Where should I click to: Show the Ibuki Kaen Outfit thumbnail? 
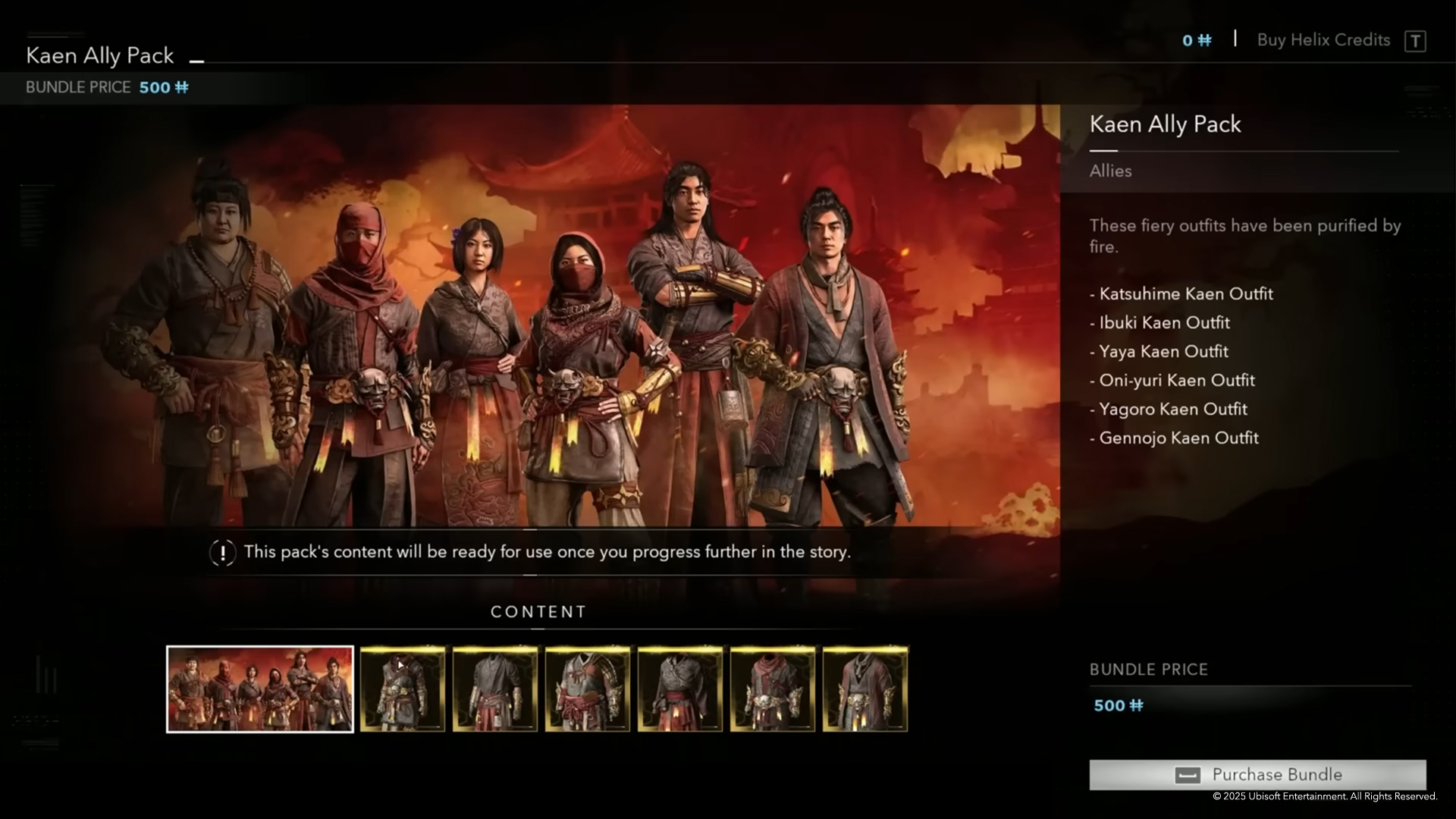pyautogui.click(x=495, y=689)
